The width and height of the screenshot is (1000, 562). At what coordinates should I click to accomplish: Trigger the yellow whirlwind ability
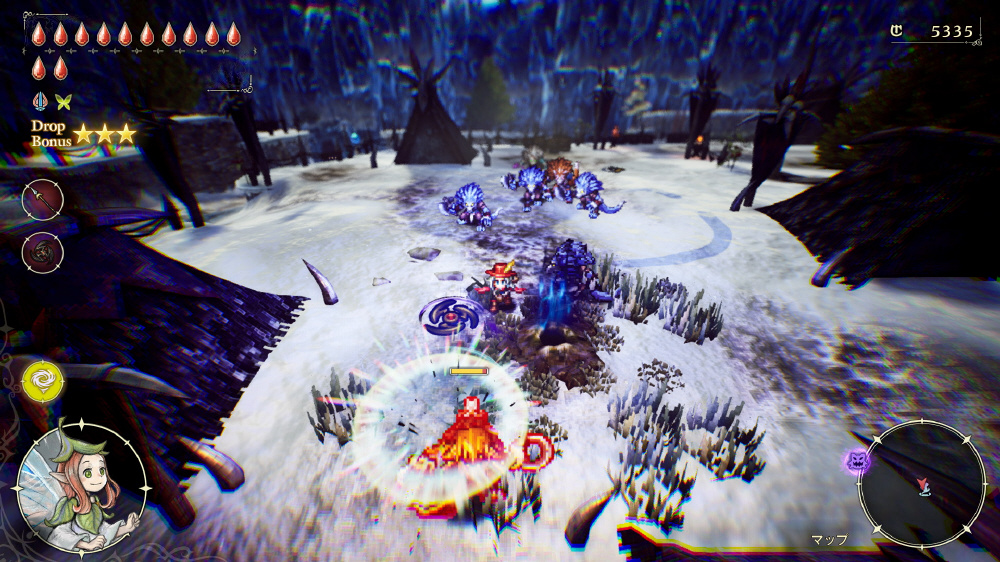[42, 380]
